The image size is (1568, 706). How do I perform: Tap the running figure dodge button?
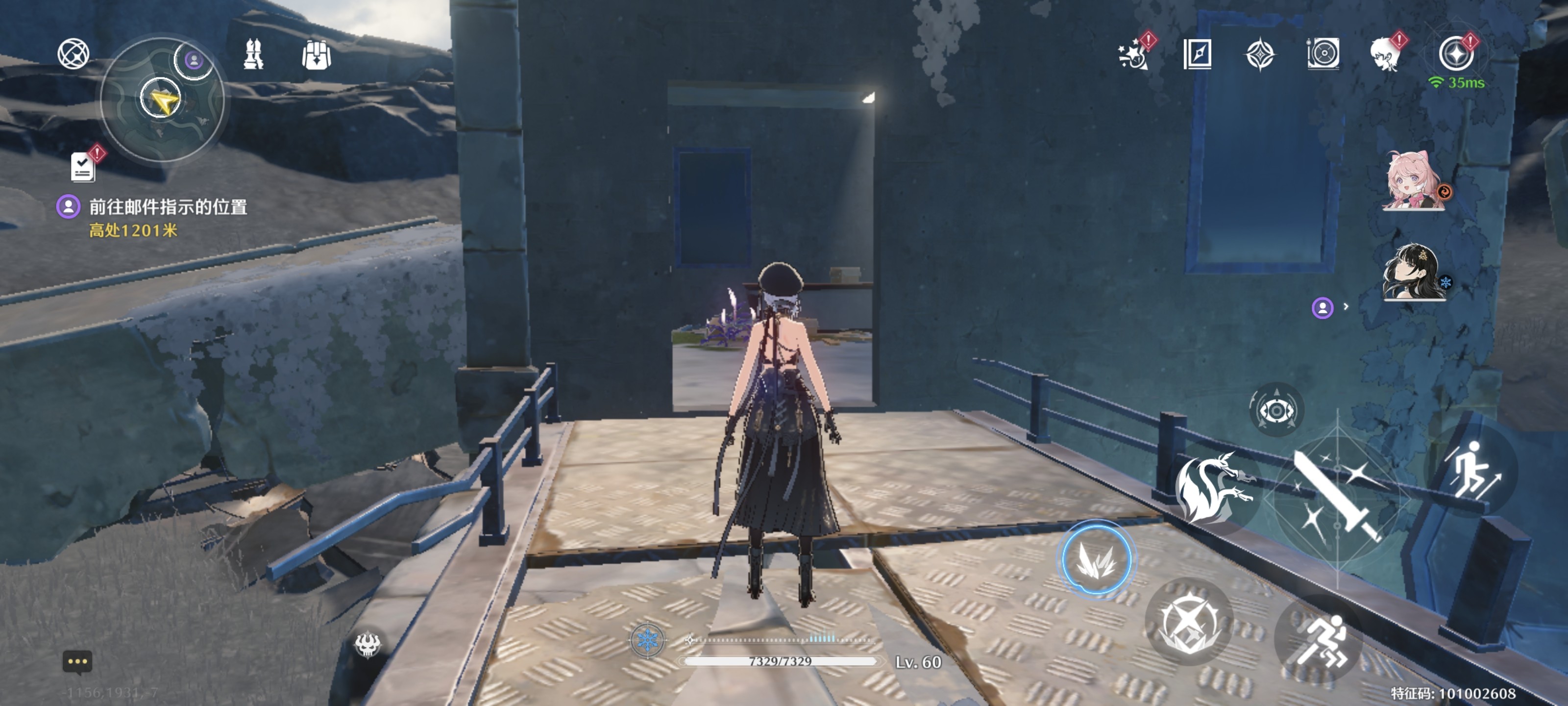click(1319, 640)
